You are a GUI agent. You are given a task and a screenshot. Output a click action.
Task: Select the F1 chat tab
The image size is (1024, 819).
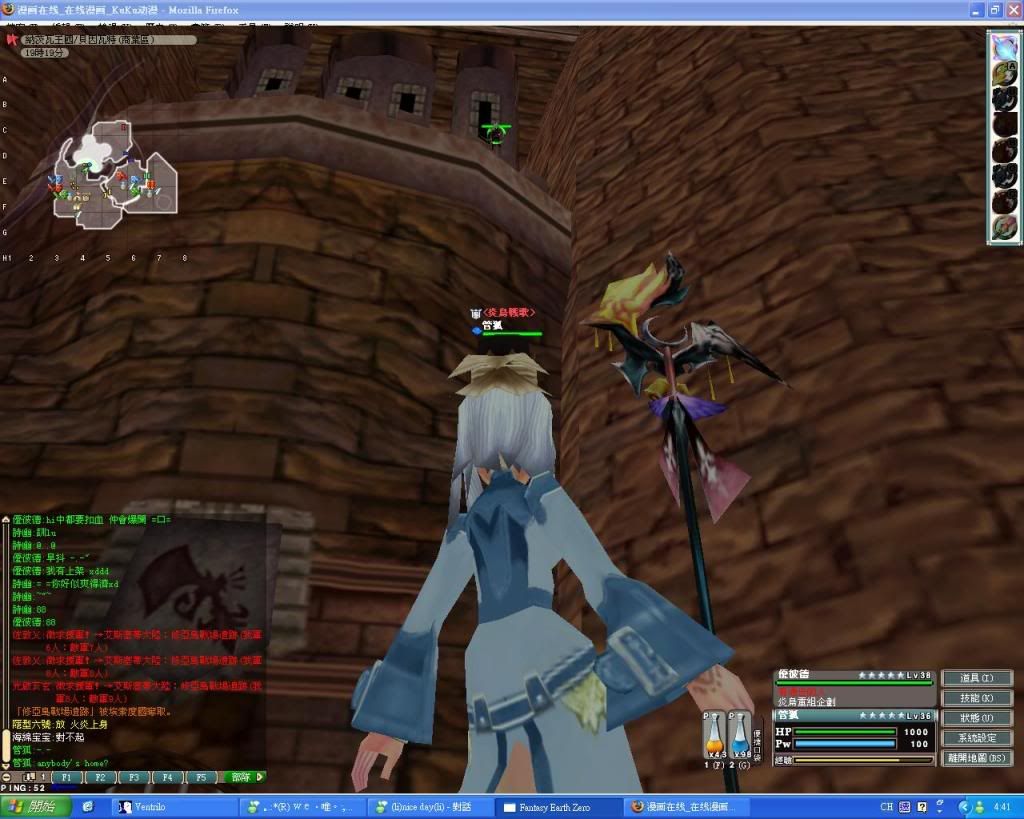(x=67, y=777)
